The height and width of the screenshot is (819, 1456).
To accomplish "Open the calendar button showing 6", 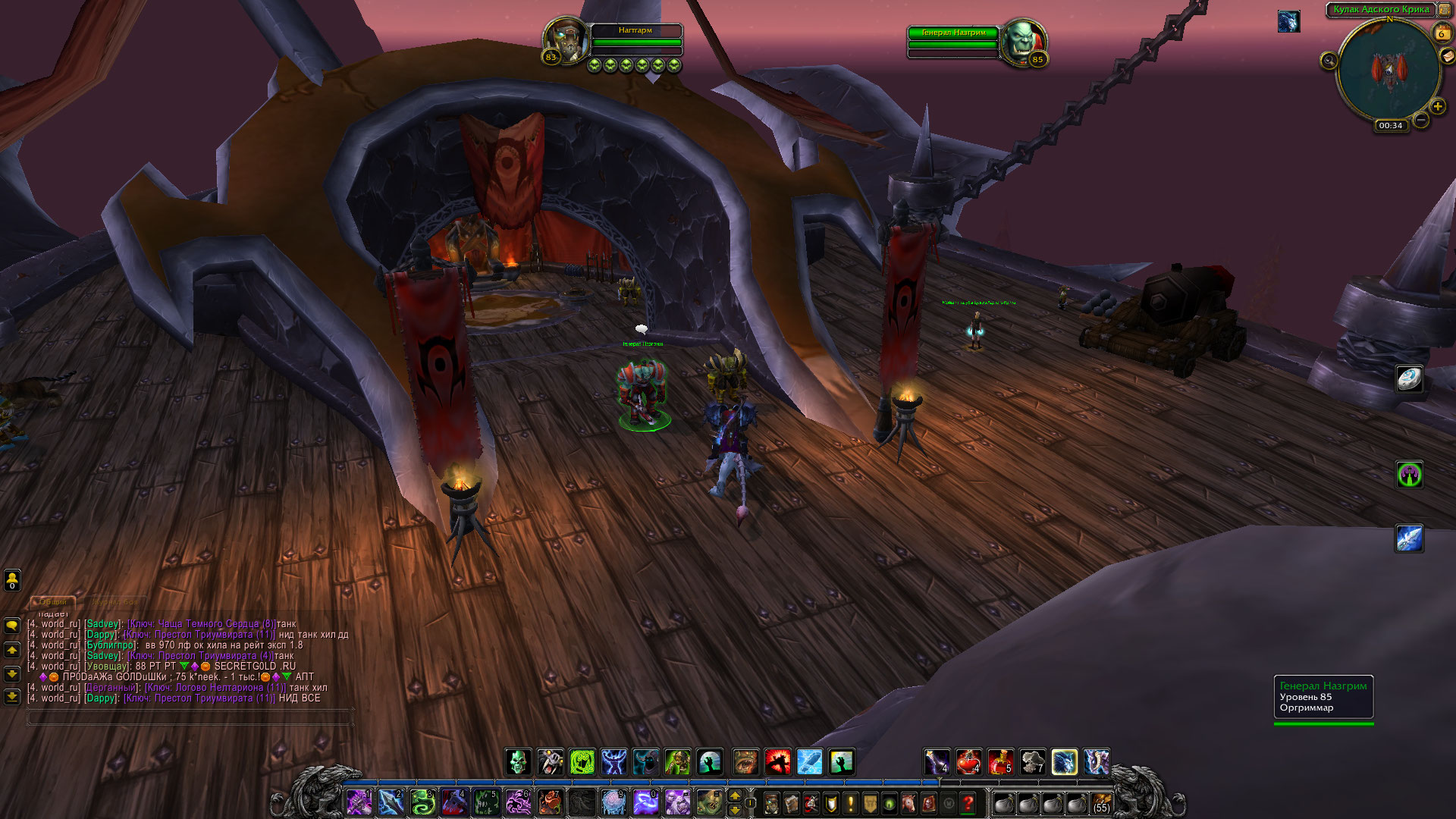I will 1441,33.
